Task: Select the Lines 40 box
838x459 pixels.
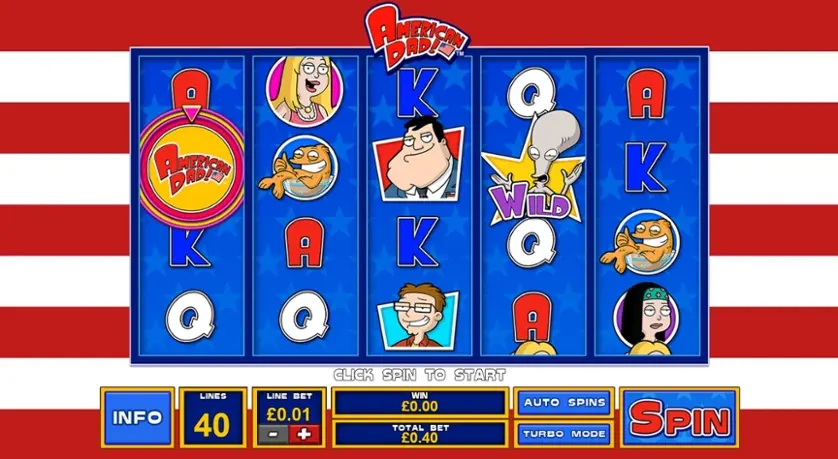Action: tap(212, 417)
